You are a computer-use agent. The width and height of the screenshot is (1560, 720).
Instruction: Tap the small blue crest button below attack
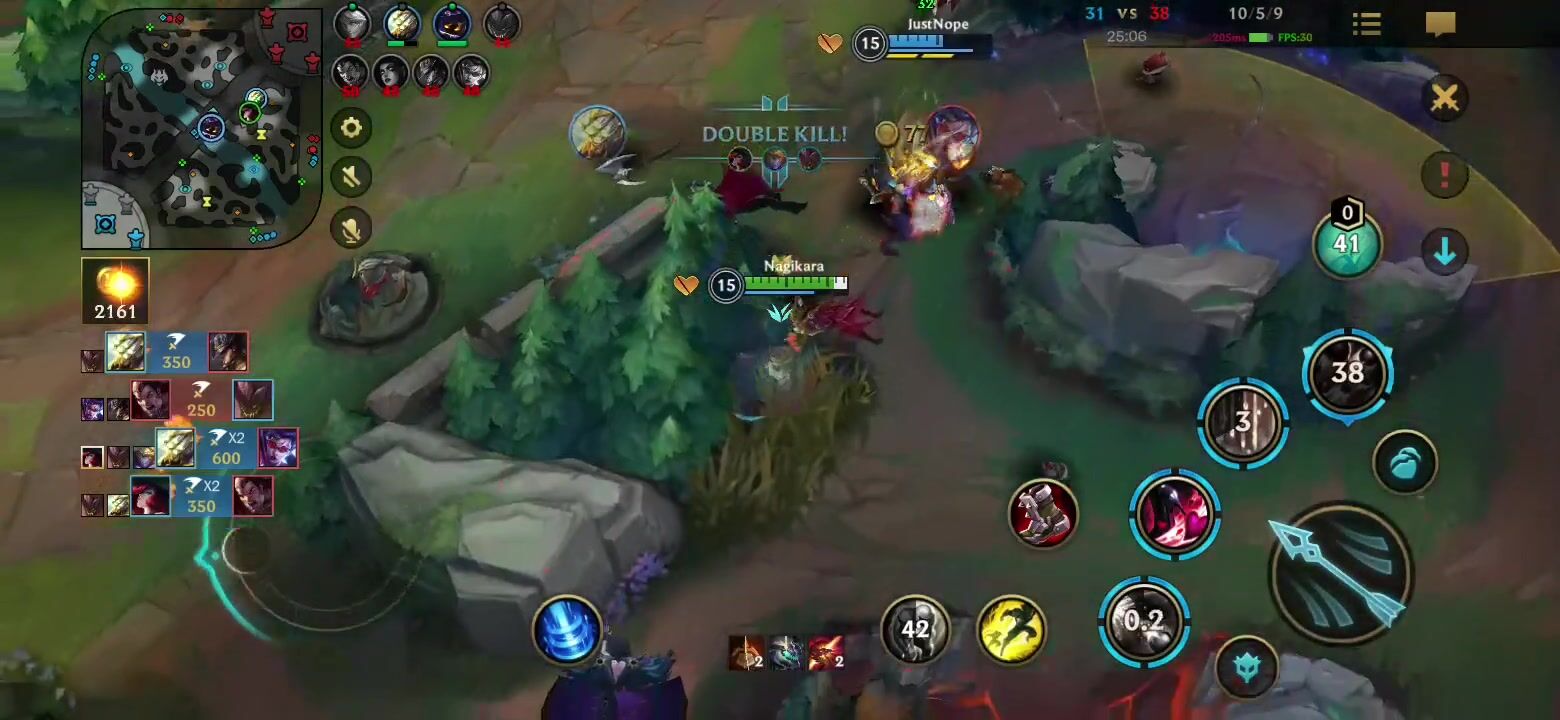(1246, 667)
